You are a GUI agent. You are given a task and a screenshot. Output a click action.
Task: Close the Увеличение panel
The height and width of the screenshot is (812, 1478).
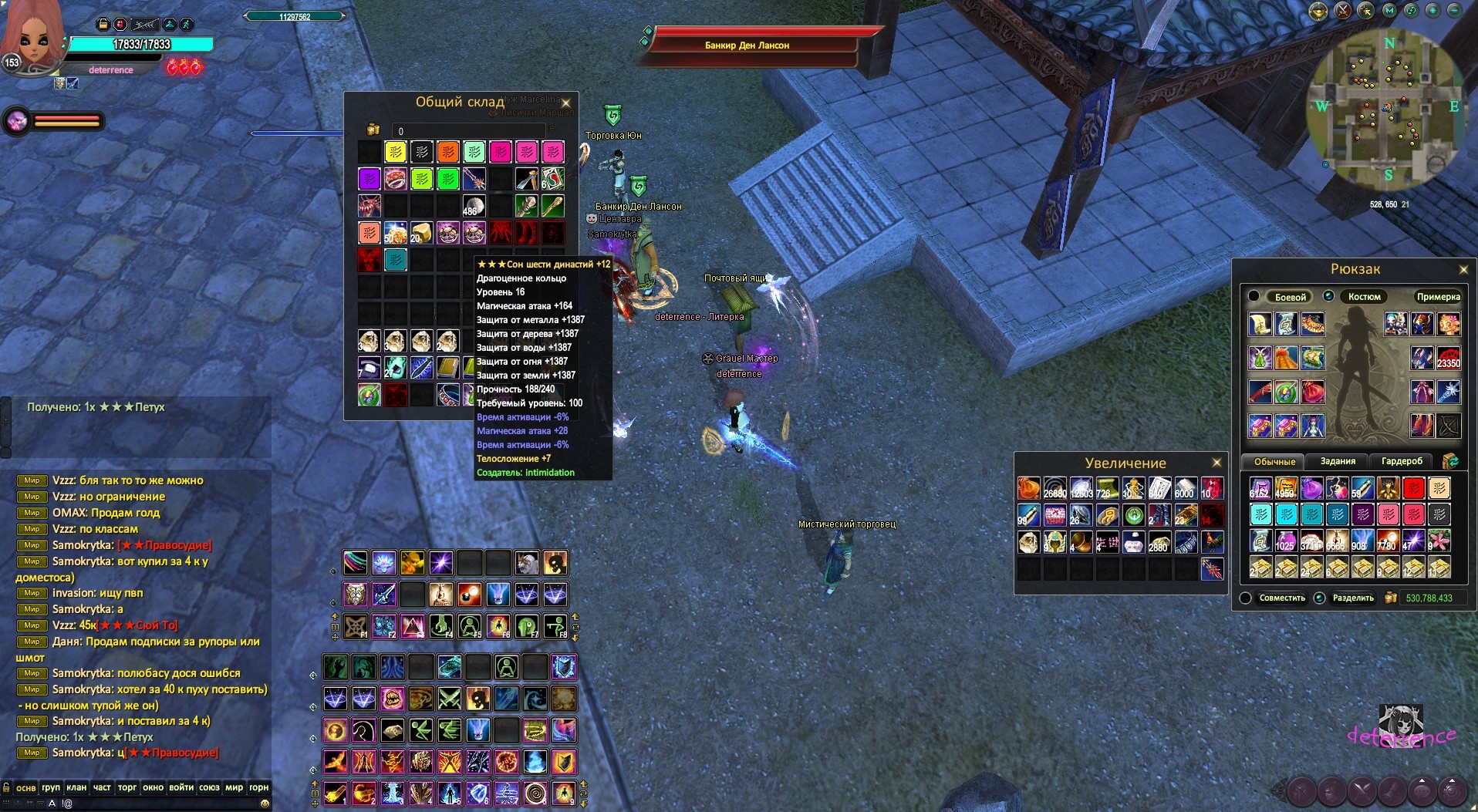tap(1216, 463)
